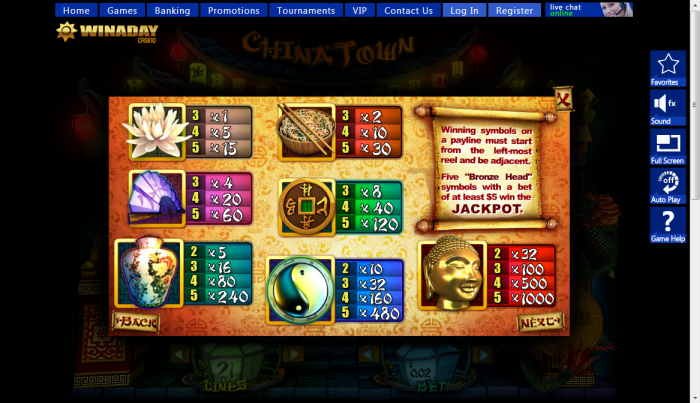
Task: View the Promotions page
Action: [x=233, y=10]
